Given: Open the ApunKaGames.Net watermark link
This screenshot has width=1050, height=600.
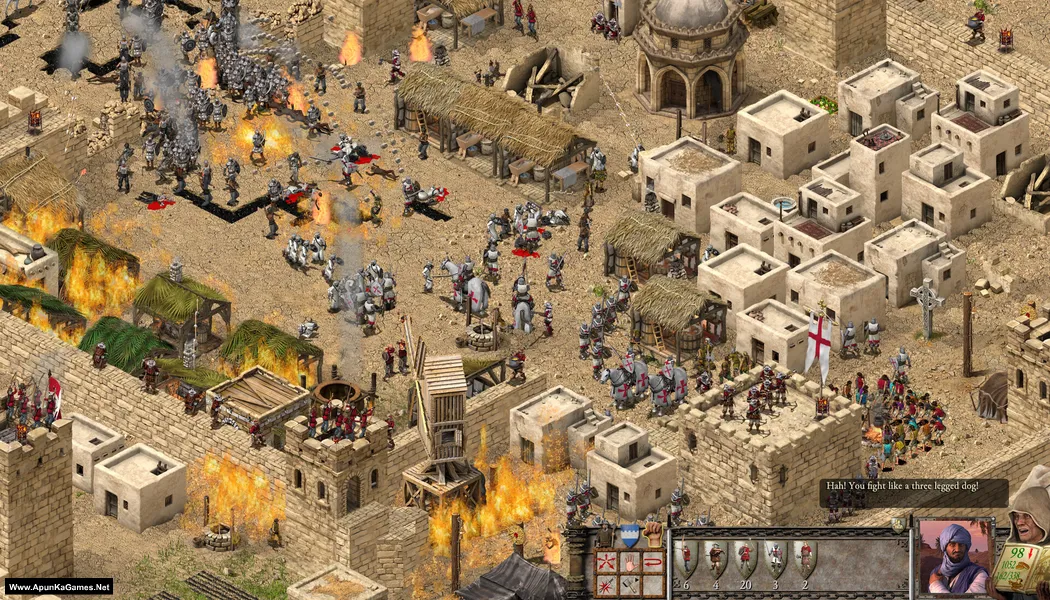Looking at the screenshot, I should tap(58, 587).
